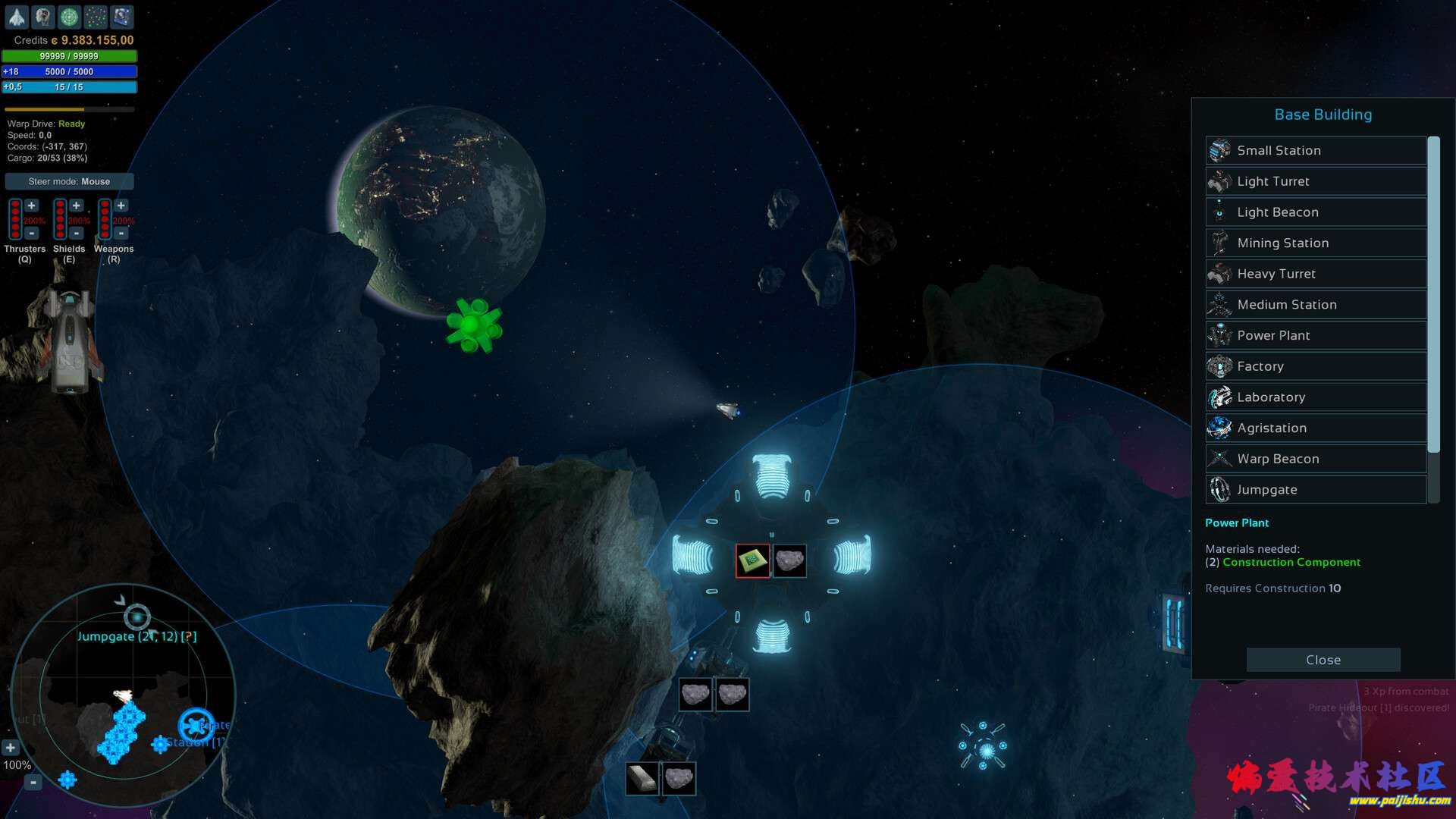The image size is (1456, 819).
Task: Pick Light Beacon in the build list
Action: 1316,212
